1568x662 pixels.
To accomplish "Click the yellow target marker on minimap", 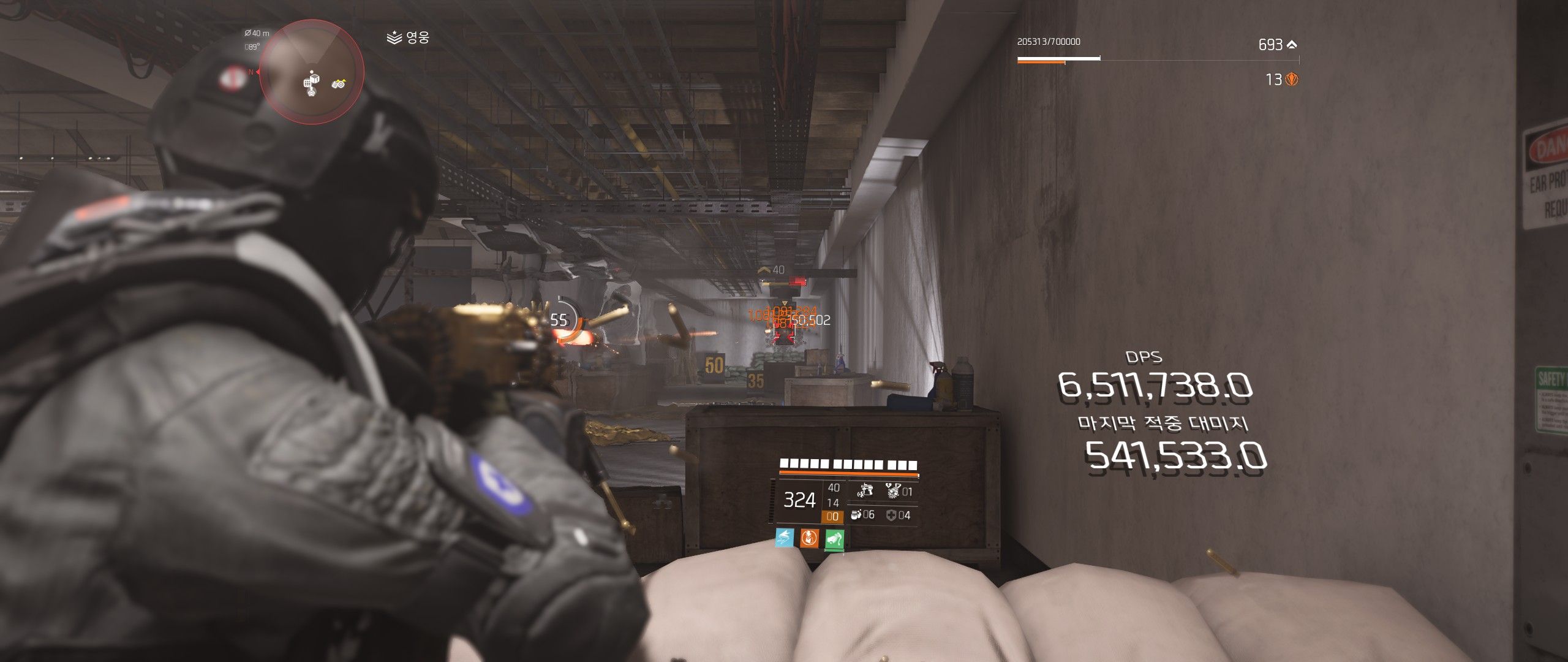I will point(339,83).
